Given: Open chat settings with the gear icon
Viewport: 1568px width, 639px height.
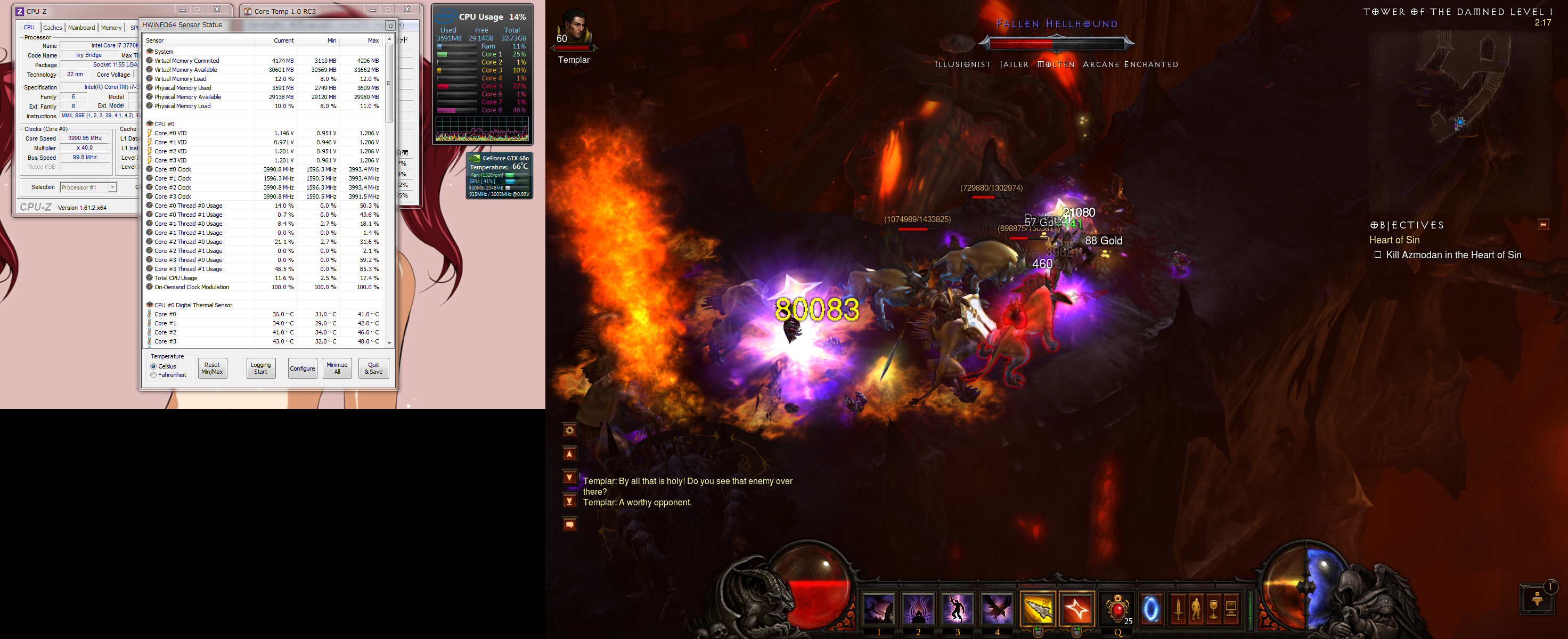Looking at the screenshot, I should (x=569, y=431).
